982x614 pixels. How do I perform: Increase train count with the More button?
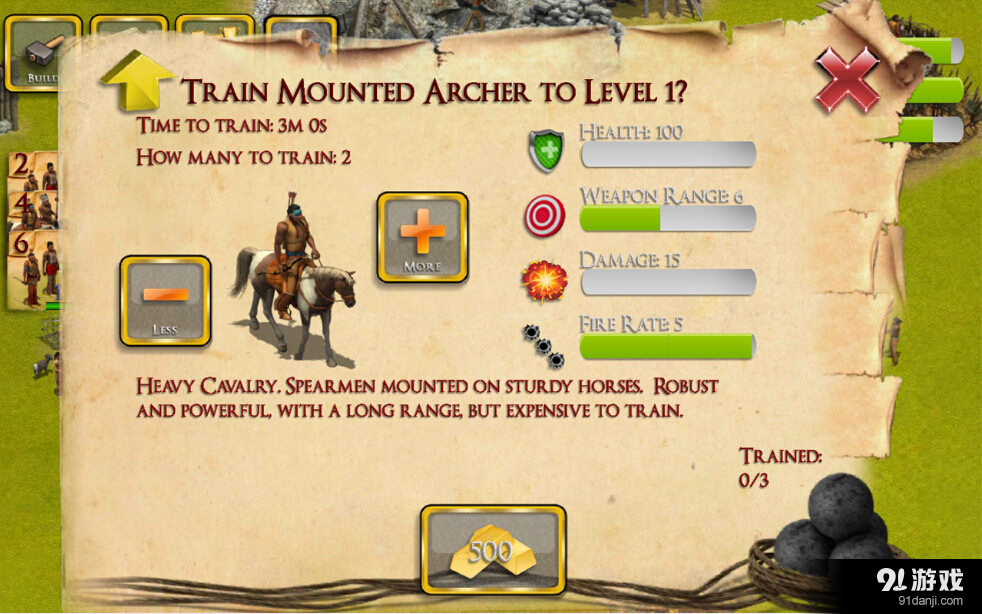click(422, 237)
